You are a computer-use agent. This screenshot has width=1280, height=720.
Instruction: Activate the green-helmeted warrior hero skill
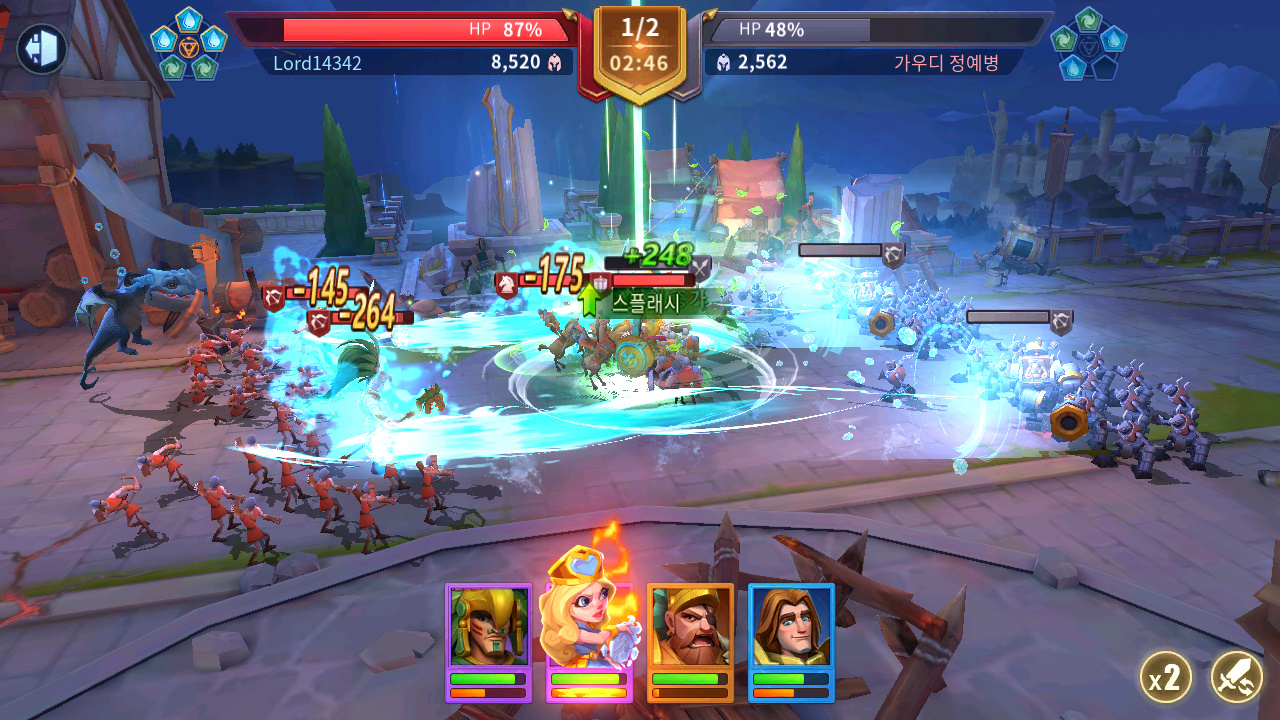coord(488,628)
